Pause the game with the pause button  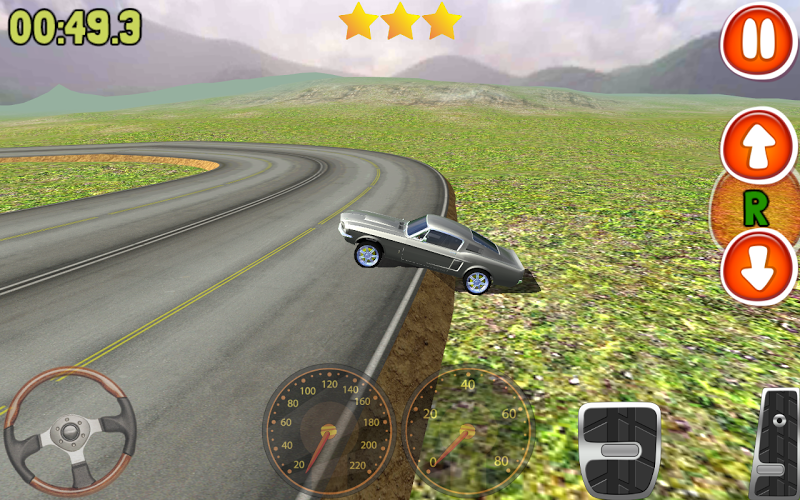[x=758, y=41]
